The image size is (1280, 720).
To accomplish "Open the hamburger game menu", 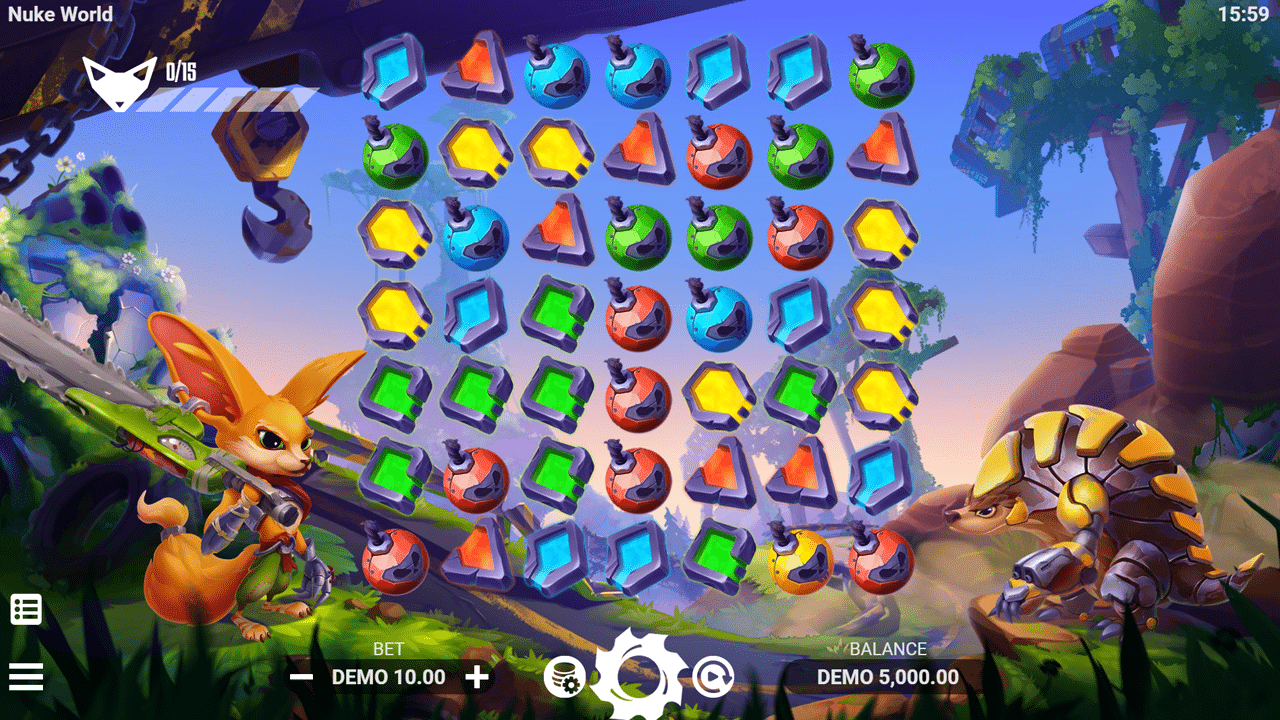I will (x=27, y=676).
